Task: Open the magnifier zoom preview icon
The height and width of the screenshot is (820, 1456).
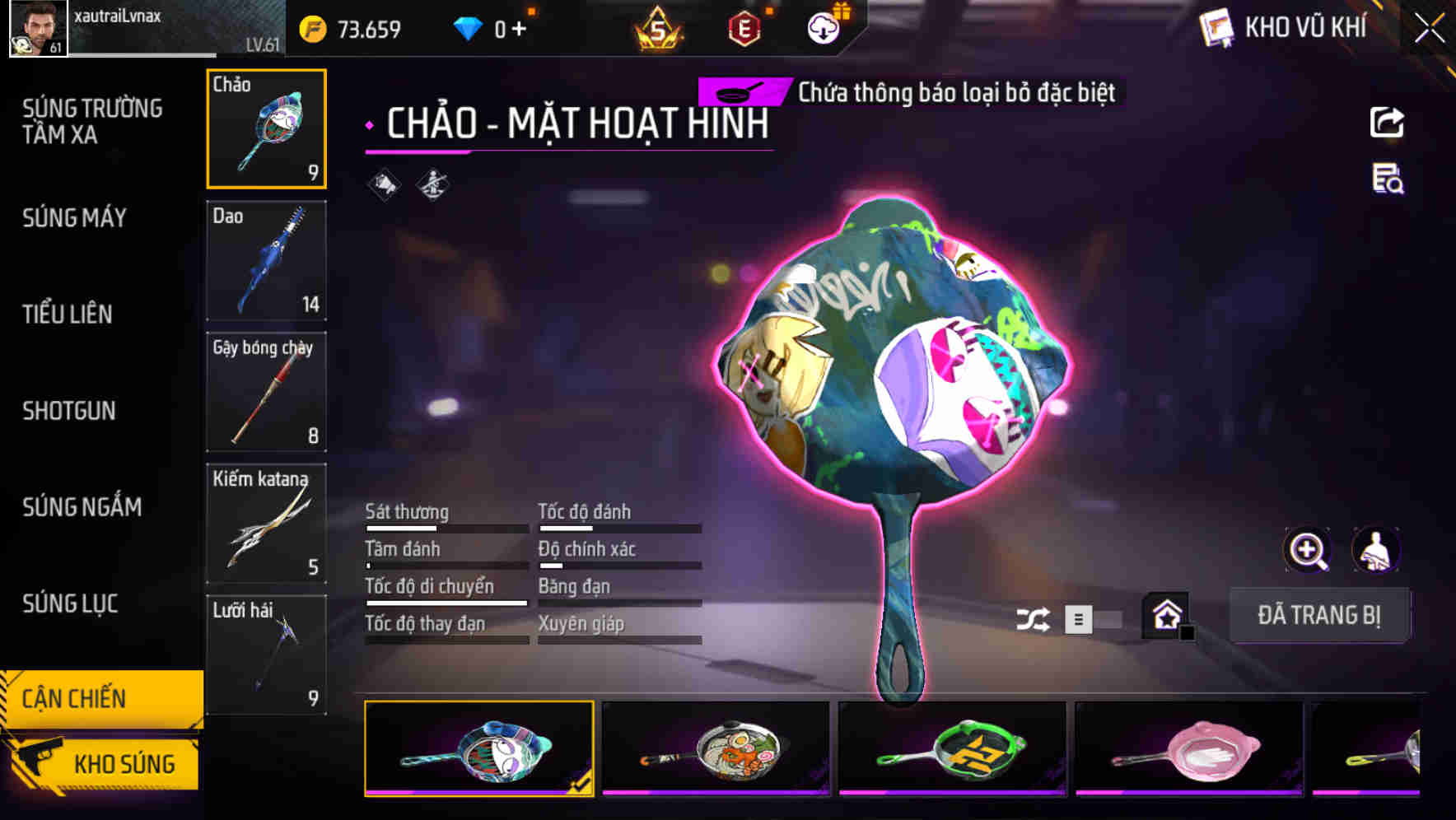Action: pos(1307,550)
